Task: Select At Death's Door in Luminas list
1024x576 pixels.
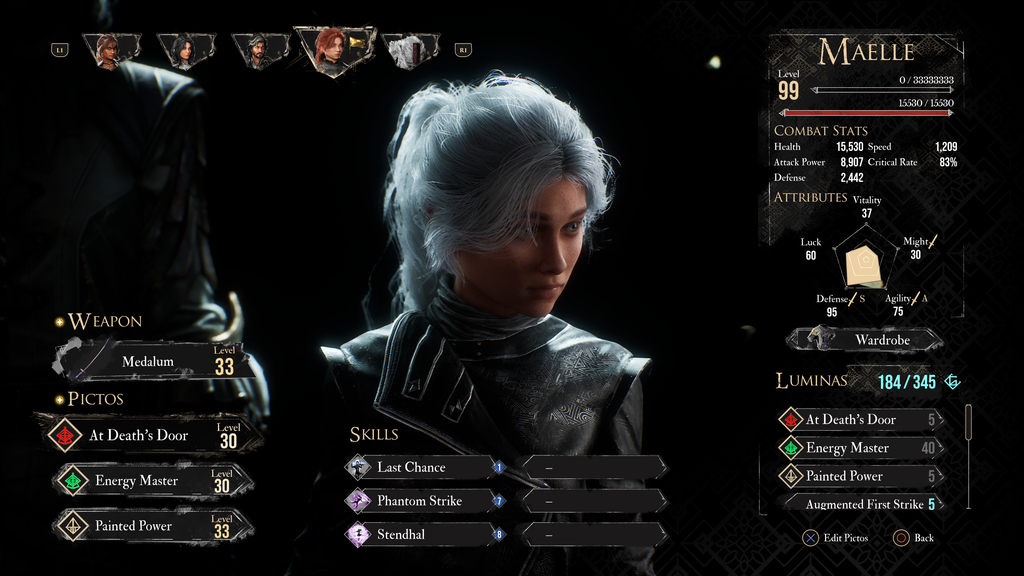Action: (860, 420)
